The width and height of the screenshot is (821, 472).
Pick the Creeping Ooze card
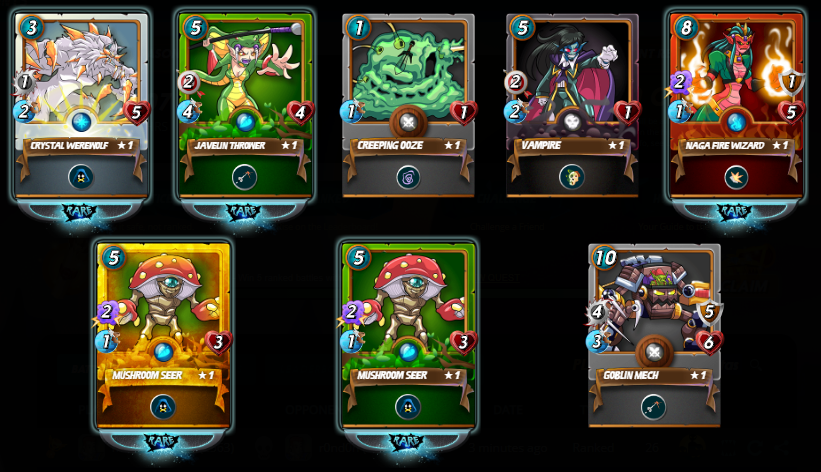[408, 105]
